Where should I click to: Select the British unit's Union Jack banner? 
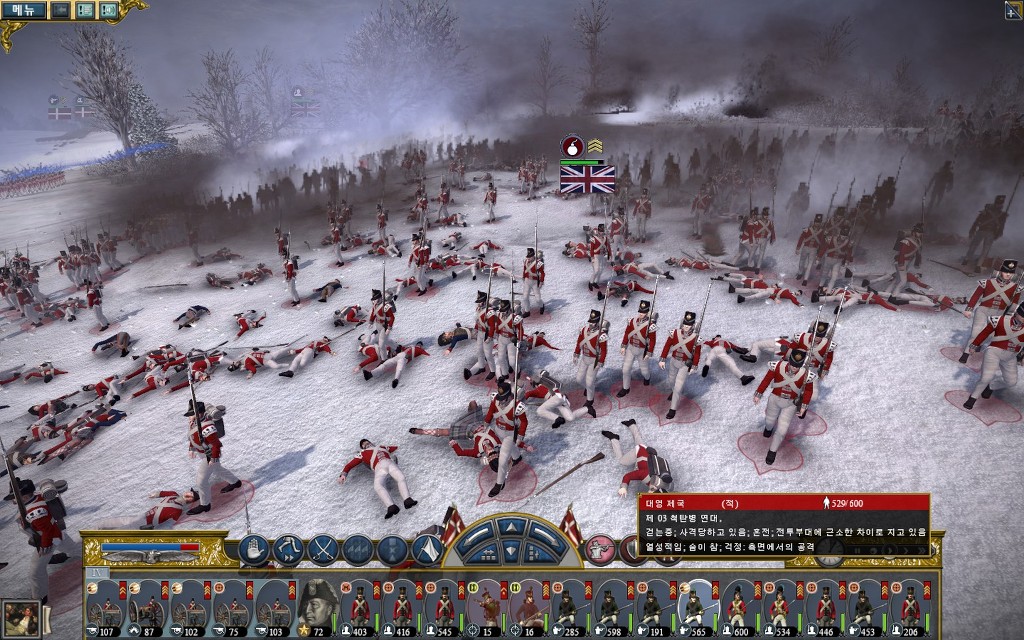587,179
